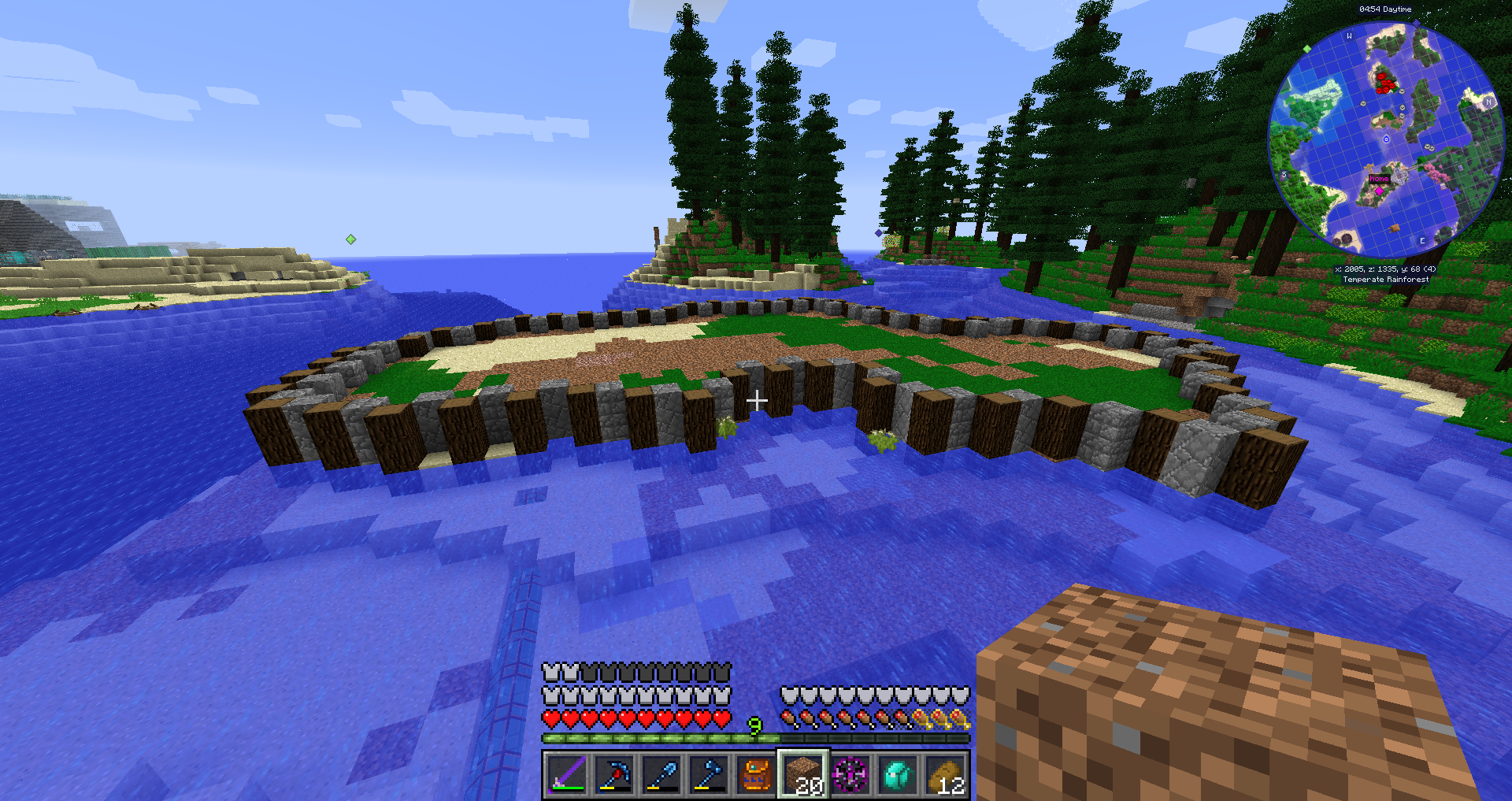The image size is (1512, 801).
Task: Select the orange backpack hotbar slot
Action: tap(756, 774)
